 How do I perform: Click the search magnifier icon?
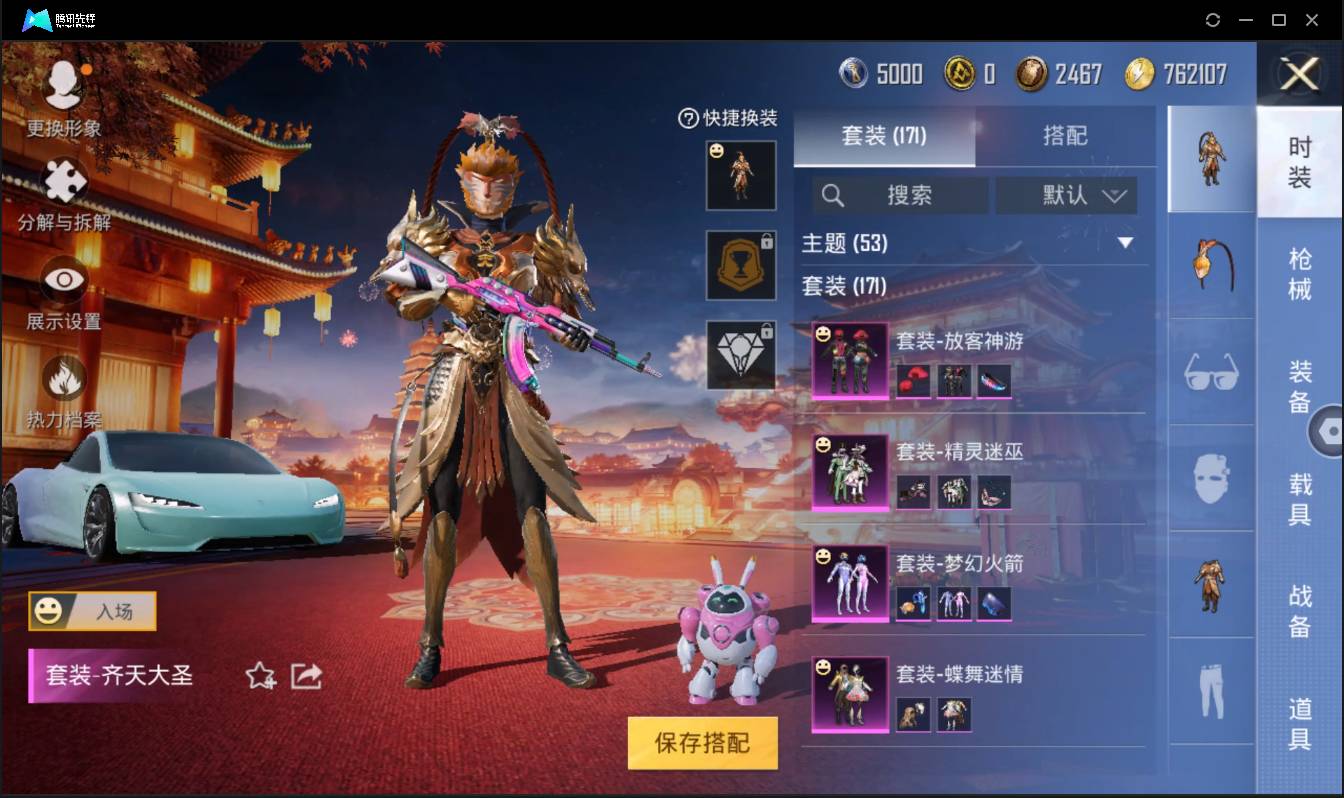pyautogui.click(x=833, y=196)
